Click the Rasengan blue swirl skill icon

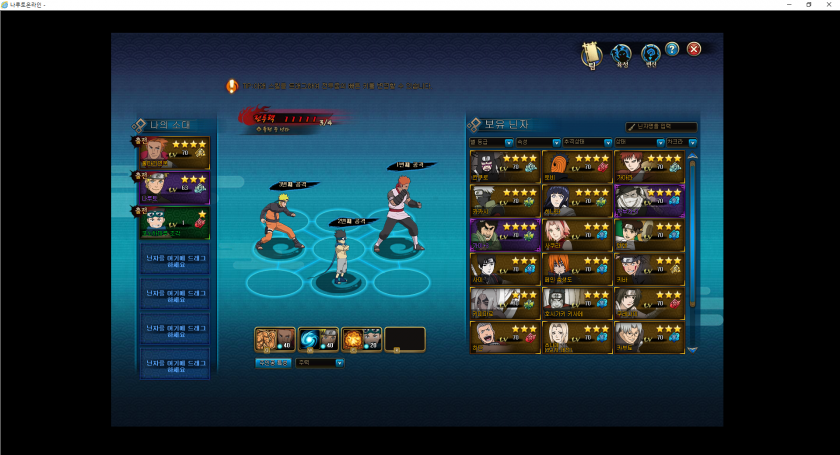pos(318,340)
